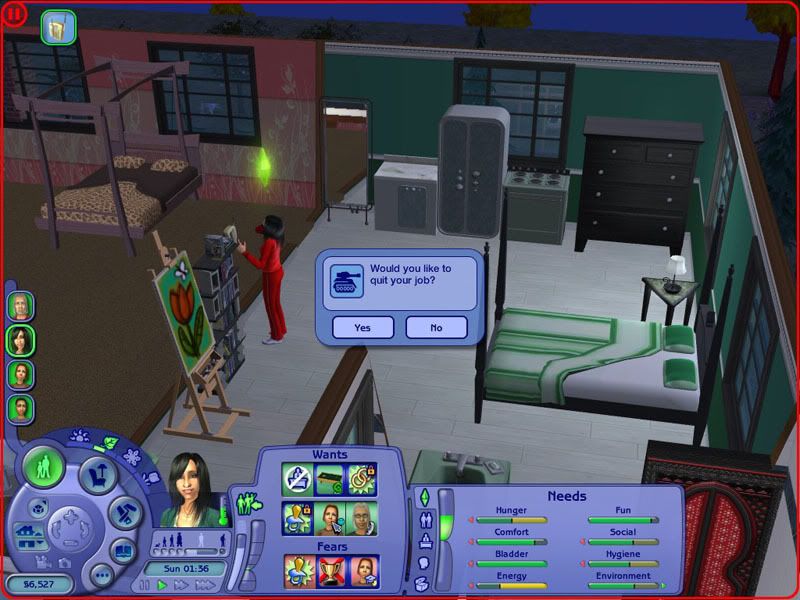This screenshot has width=800, height=600.
Task: Open the storytelling album mode
Action: 122,549
